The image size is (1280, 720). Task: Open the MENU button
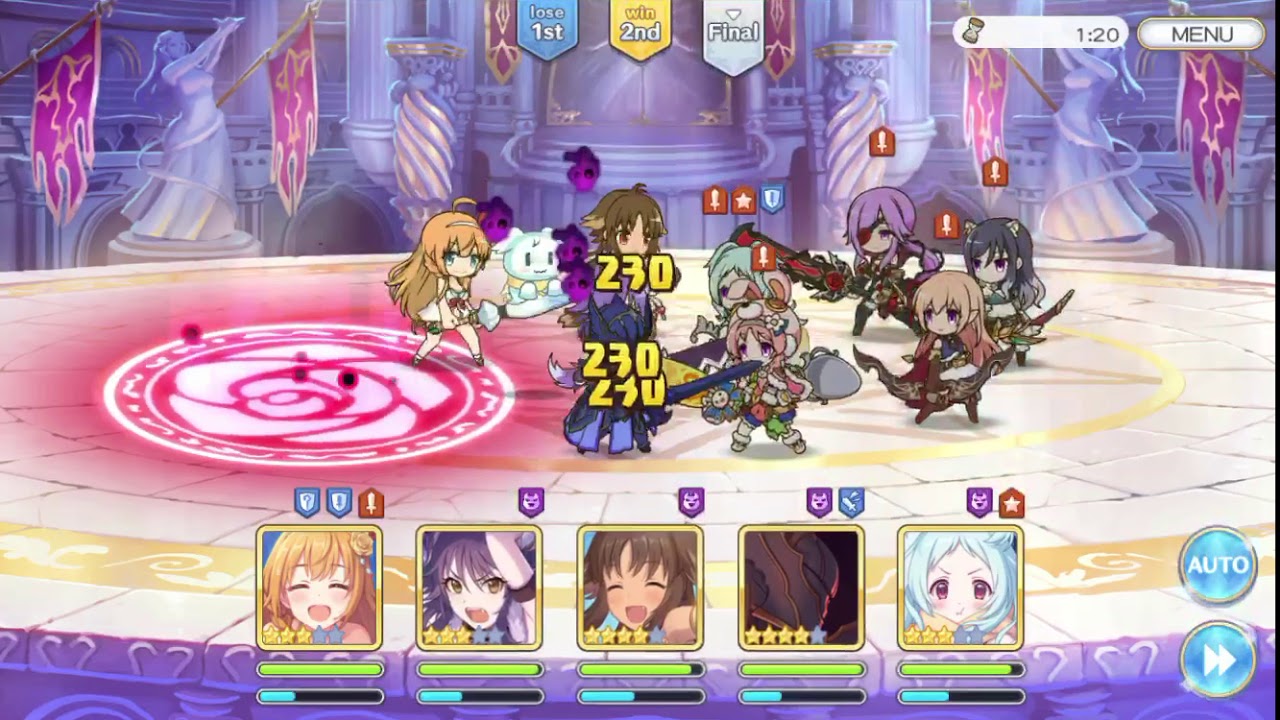click(1201, 34)
